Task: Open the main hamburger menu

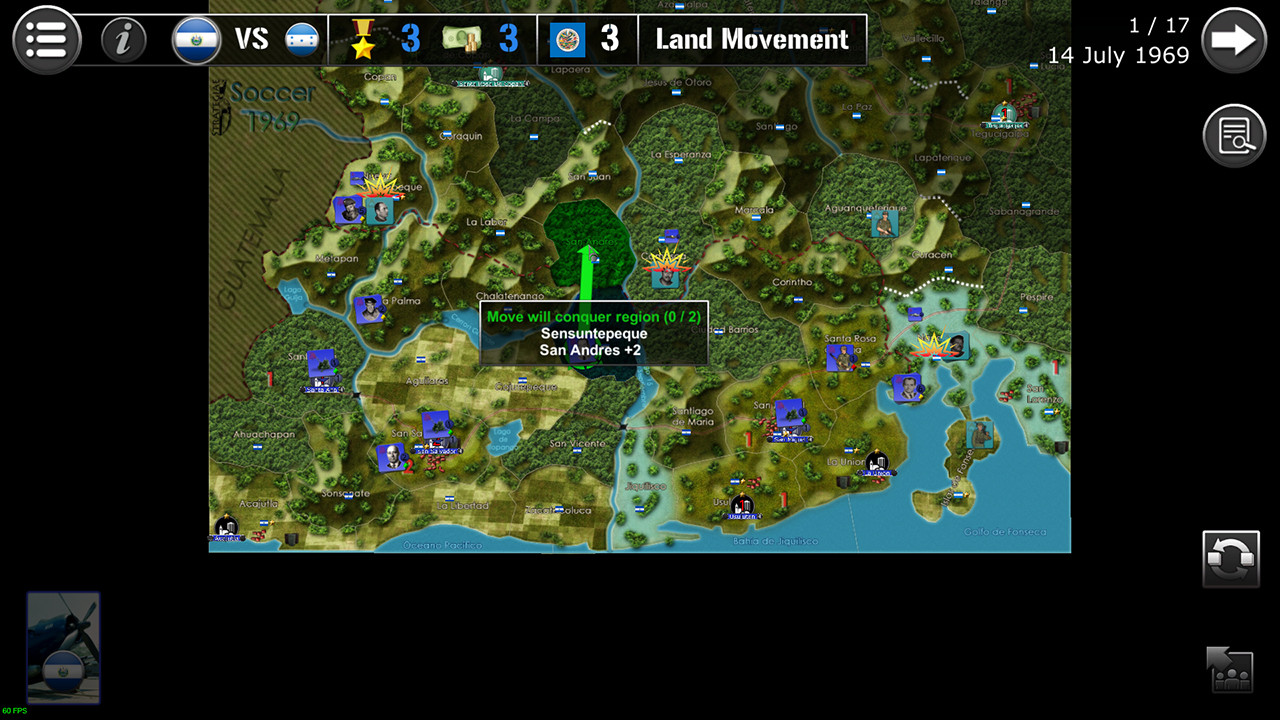Action: click(46, 39)
